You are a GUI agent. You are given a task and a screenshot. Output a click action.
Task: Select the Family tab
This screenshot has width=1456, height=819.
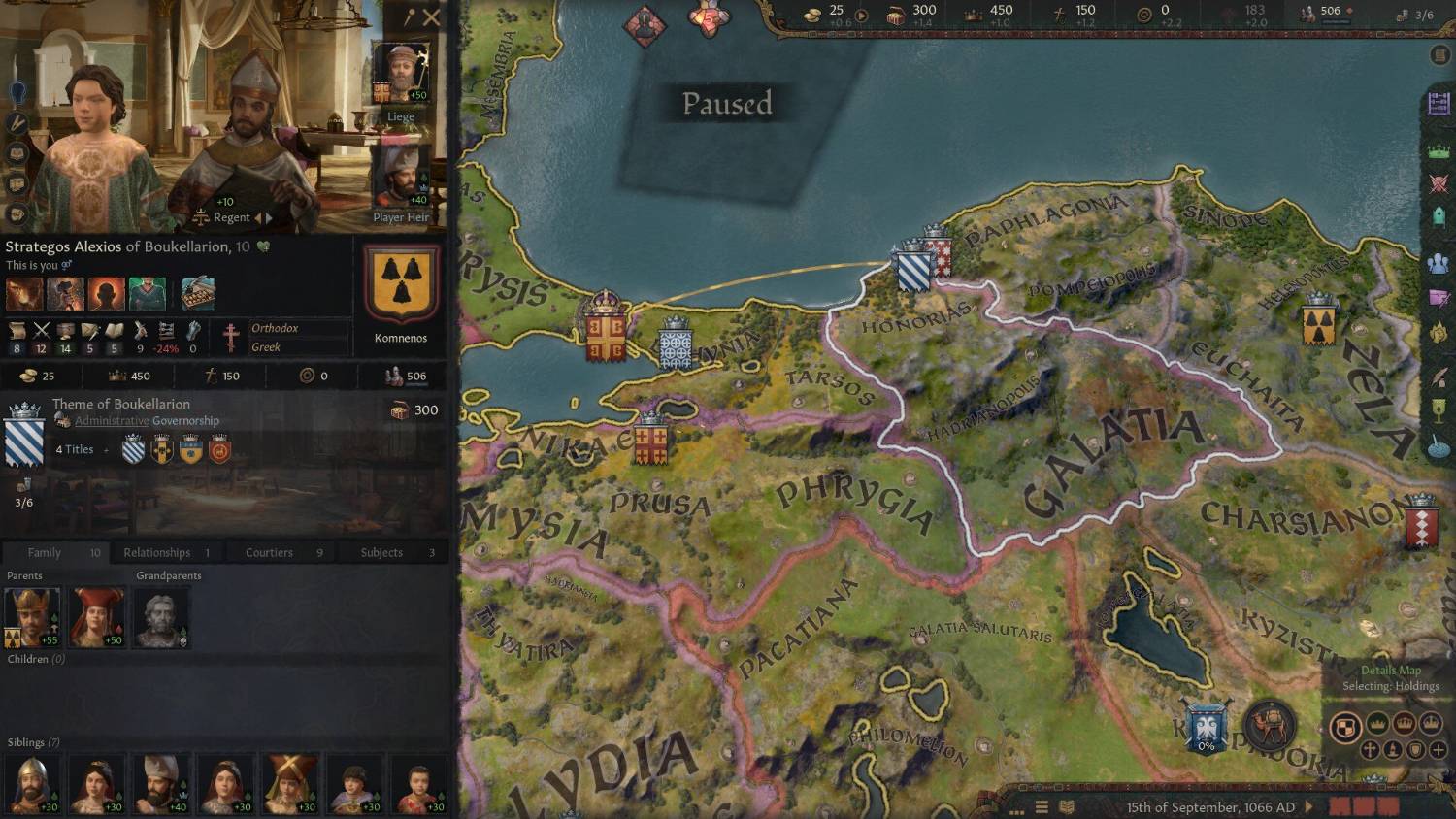click(54, 552)
